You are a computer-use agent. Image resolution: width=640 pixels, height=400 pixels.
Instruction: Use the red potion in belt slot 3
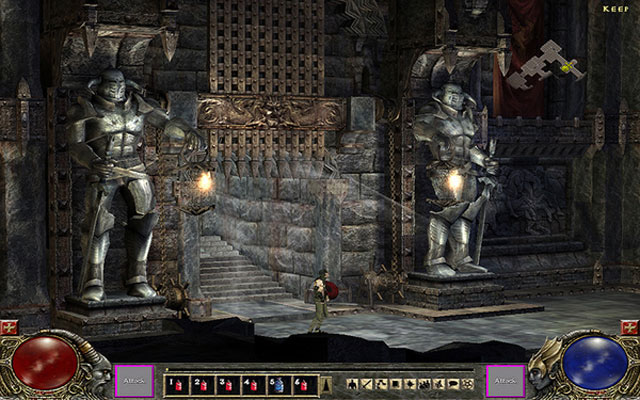pyautogui.click(x=226, y=384)
